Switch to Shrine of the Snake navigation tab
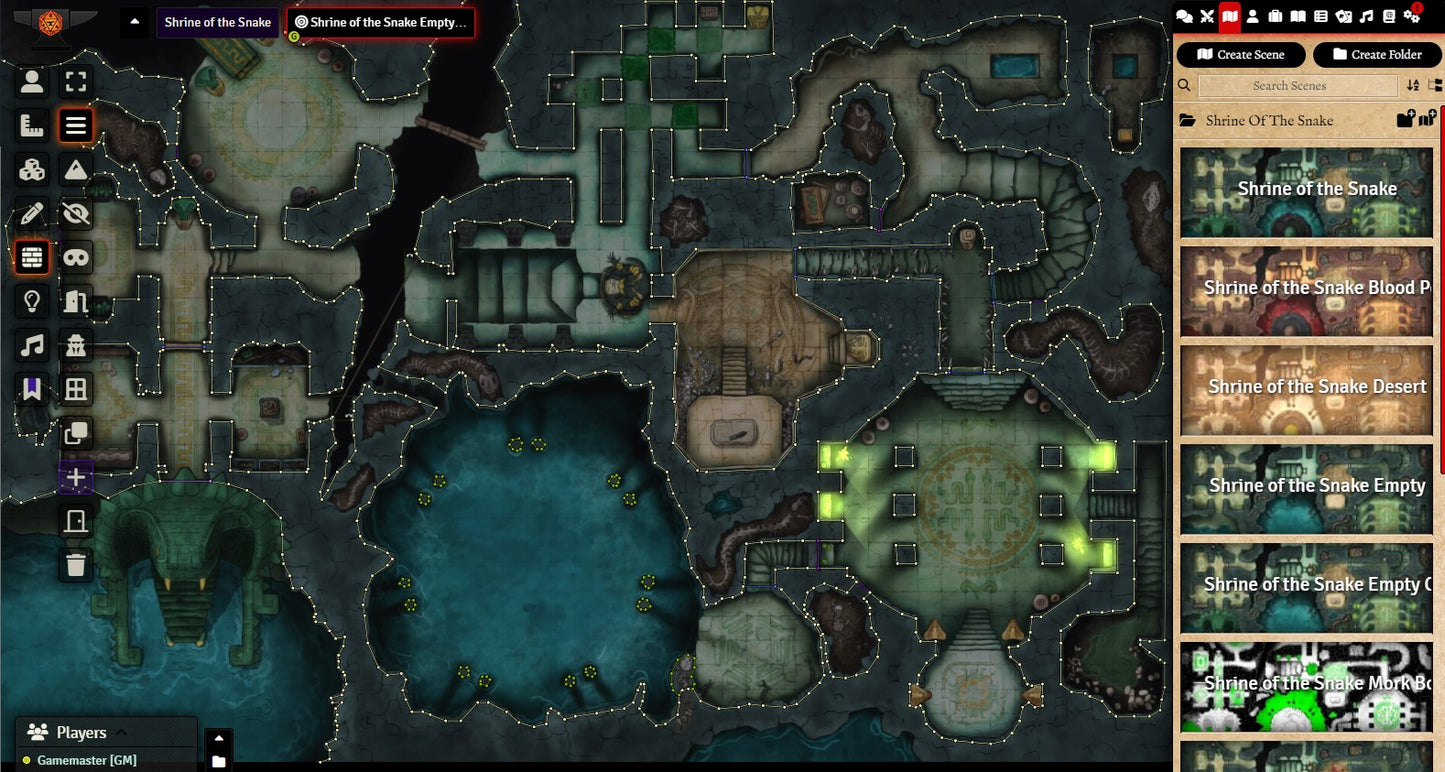The width and height of the screenshot is (1445, 772). (217, 23)
